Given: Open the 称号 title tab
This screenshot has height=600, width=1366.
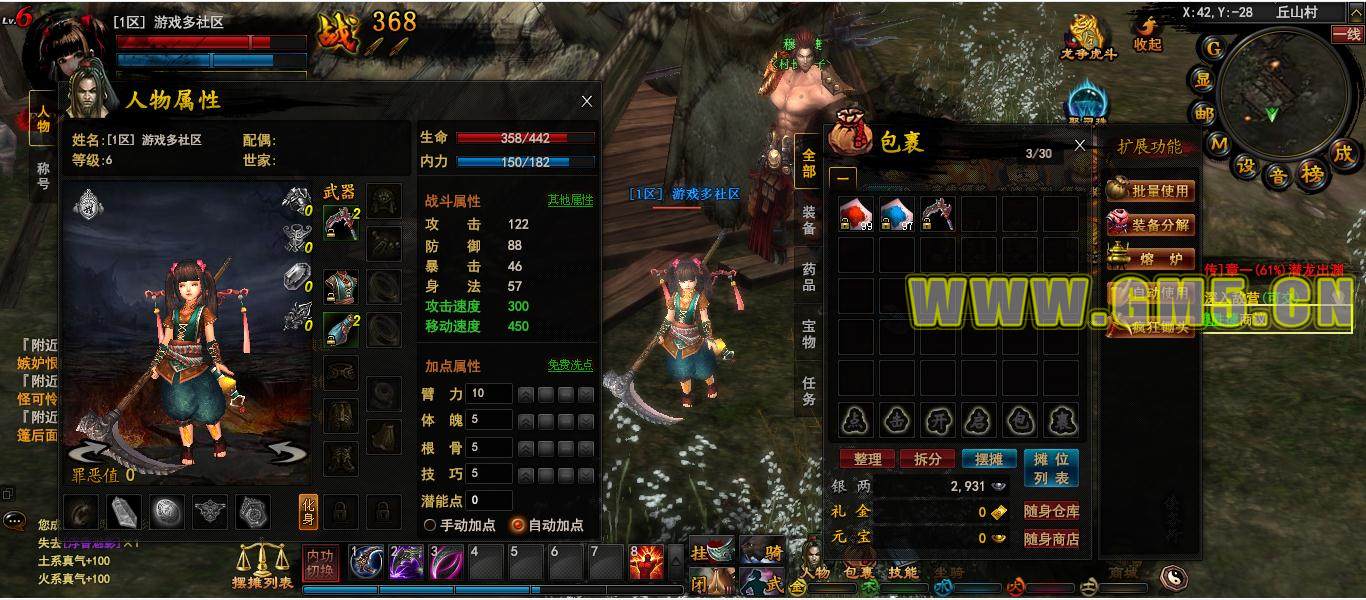Looking at the screenshot, I should (43, 176).
